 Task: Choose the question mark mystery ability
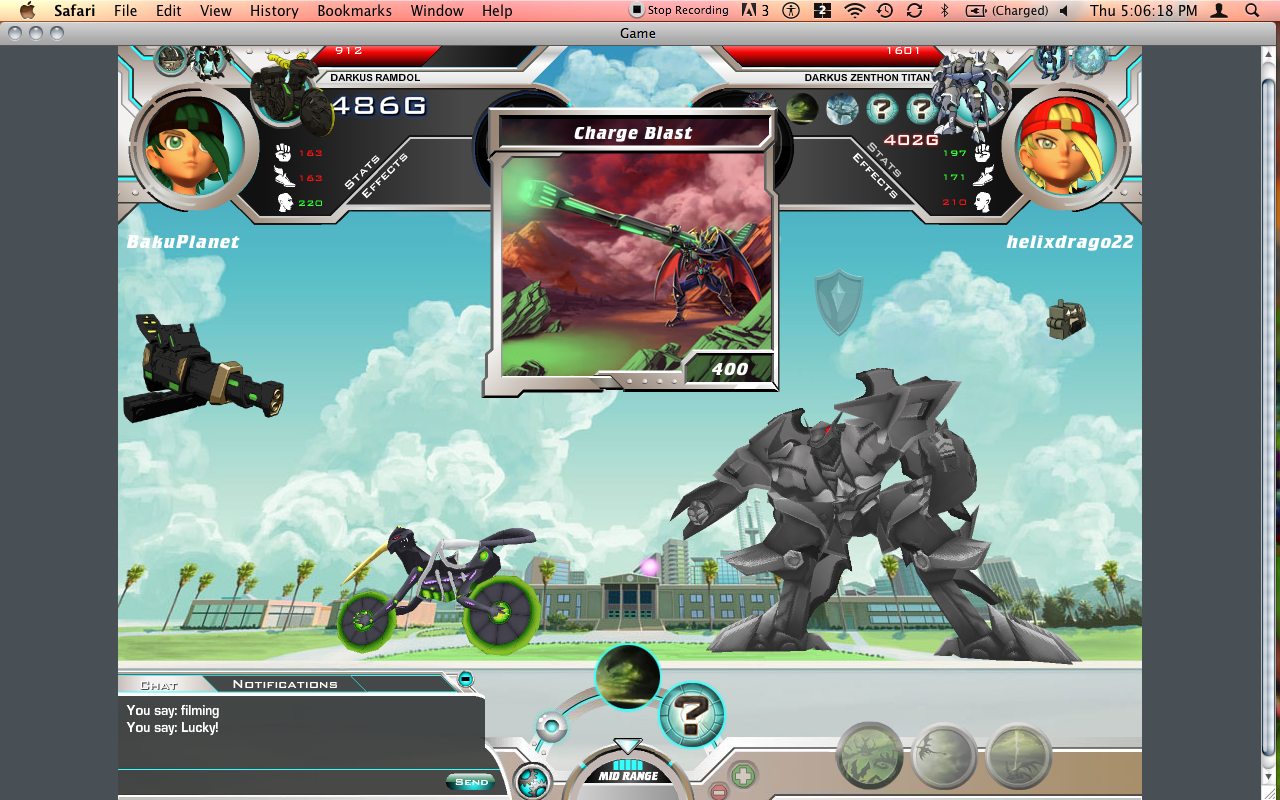tap(691, 715)
